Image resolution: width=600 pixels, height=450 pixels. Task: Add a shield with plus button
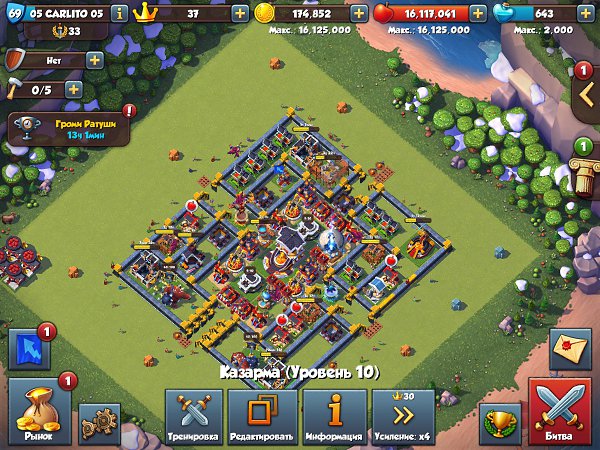(x=95, y=60)
